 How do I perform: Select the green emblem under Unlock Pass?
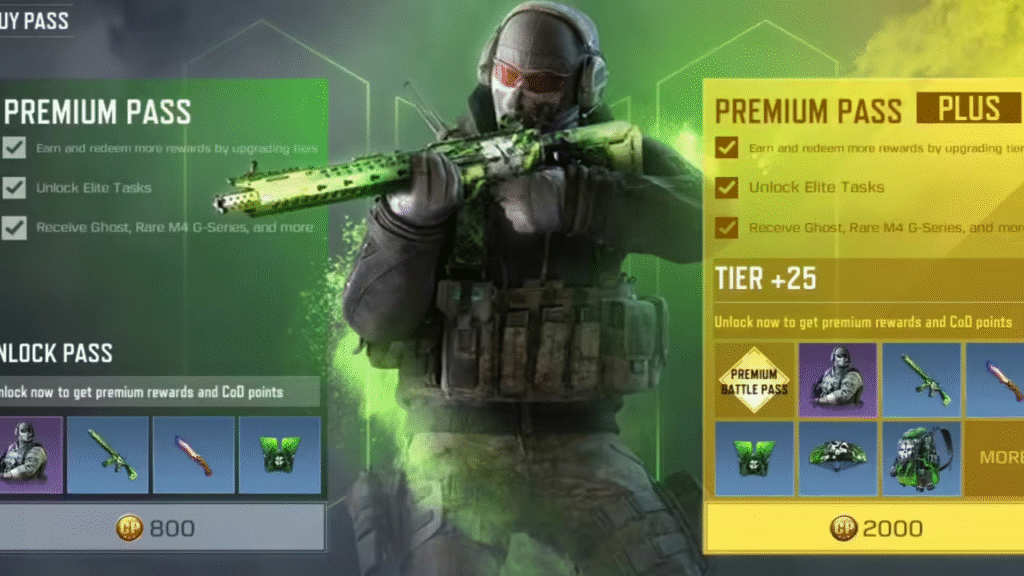(280, 454)
